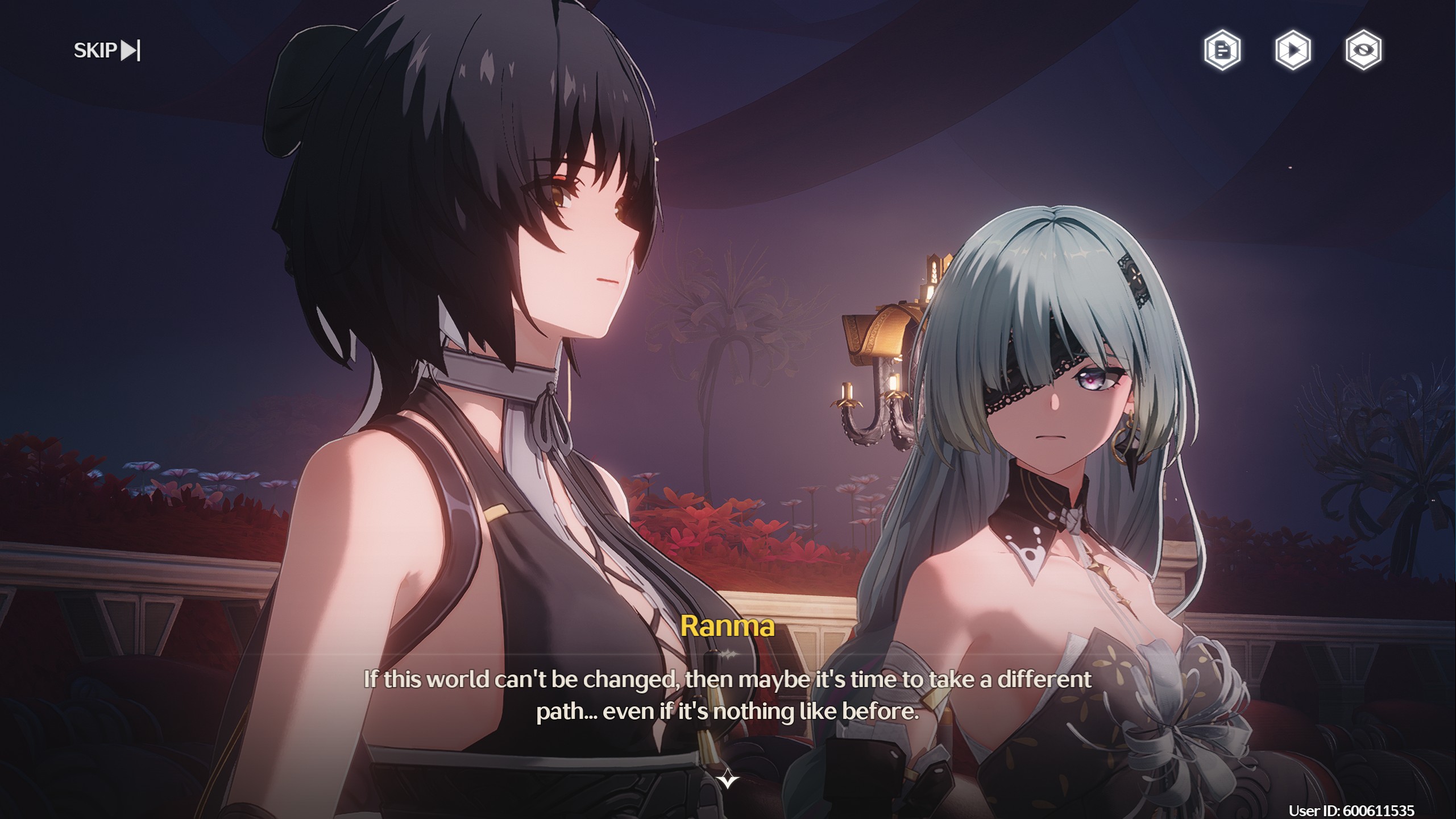The width and height of the screenshot is (1456, 819).
Task: Hide the dialogue interface with eye icon
Action: (1363, 51)
